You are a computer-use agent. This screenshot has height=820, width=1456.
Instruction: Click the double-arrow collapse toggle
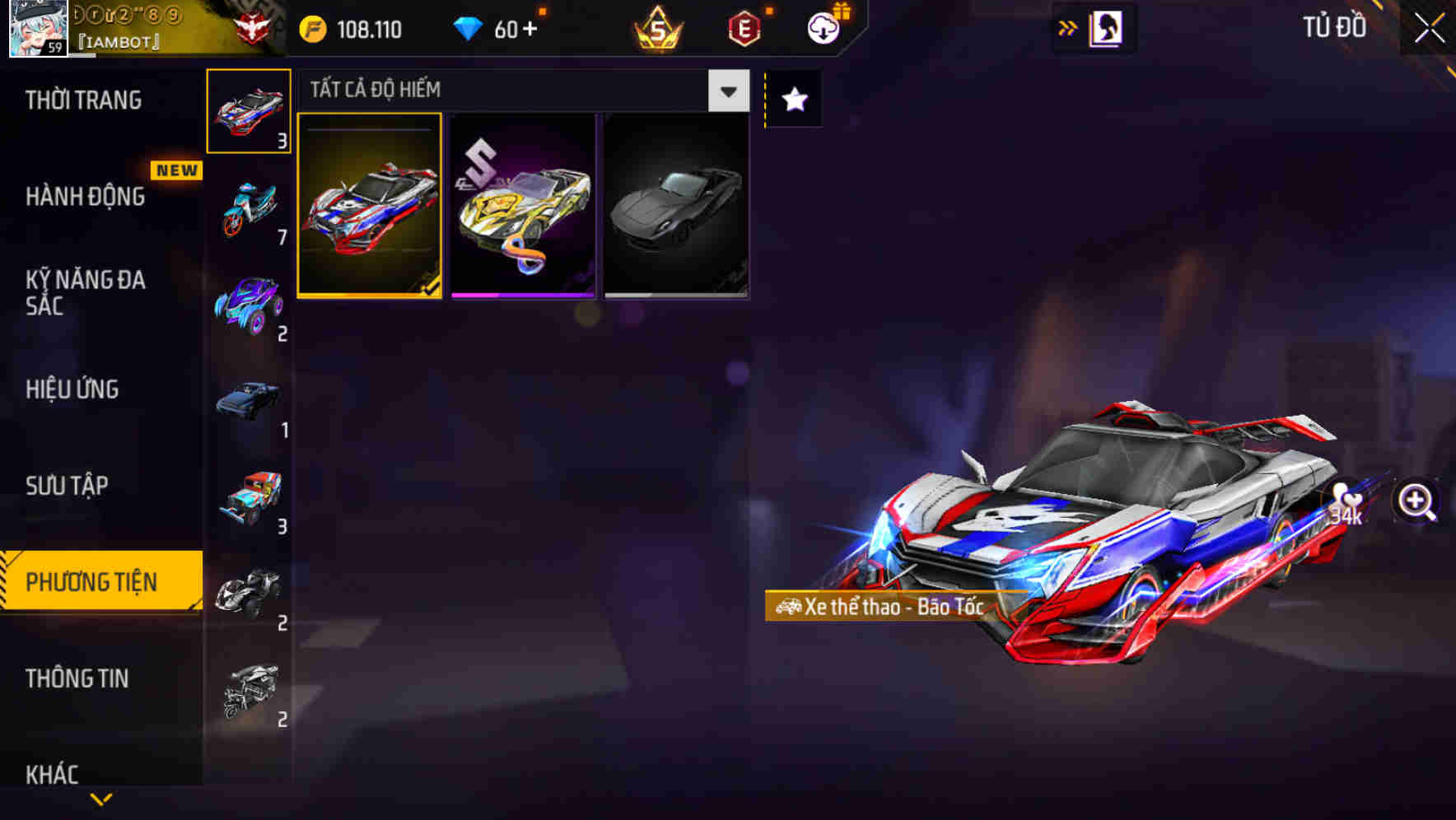tap(1067, 27)
